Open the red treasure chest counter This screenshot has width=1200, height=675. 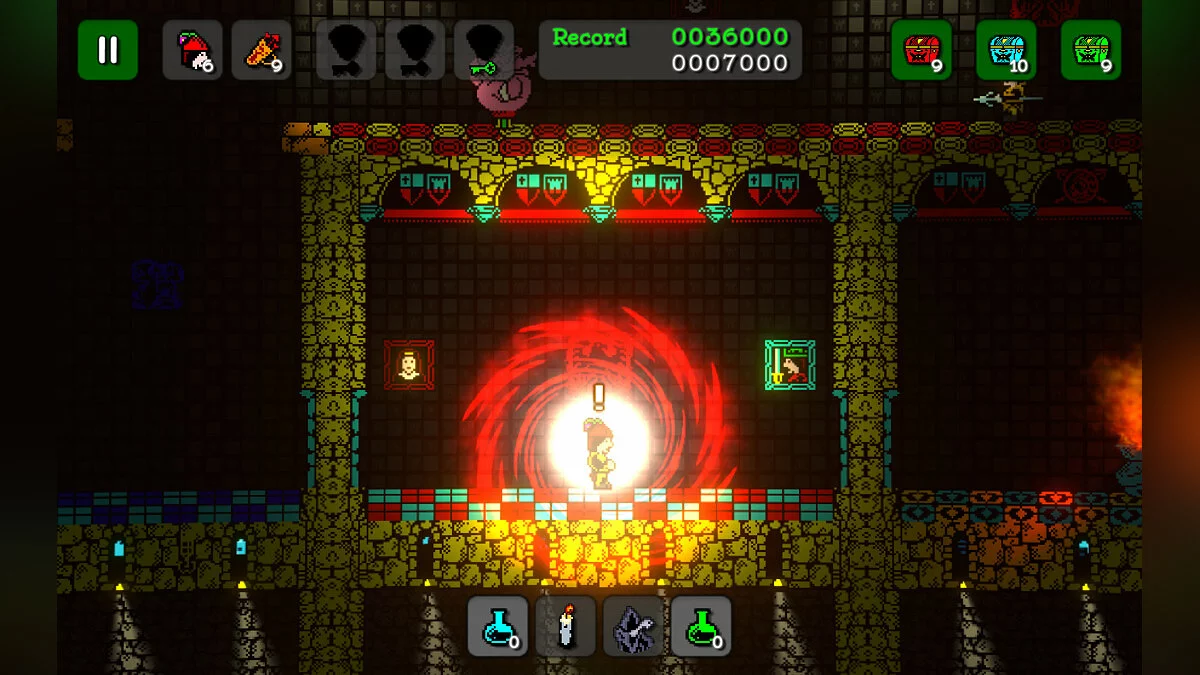click(921, 50)
